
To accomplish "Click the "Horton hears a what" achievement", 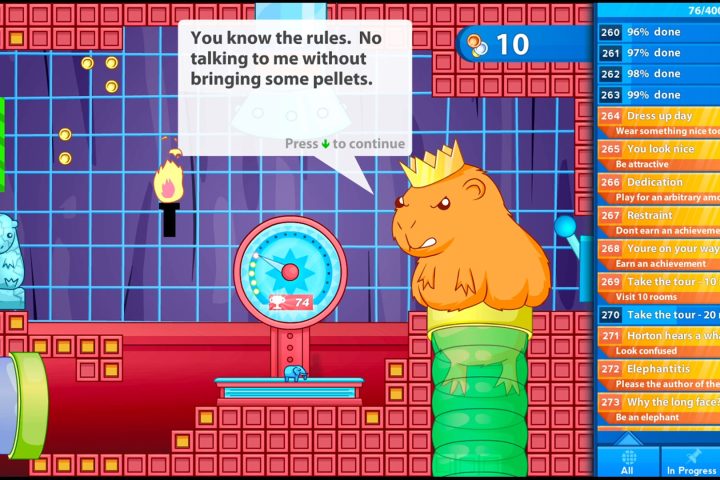I will click(x=658, y=342).
